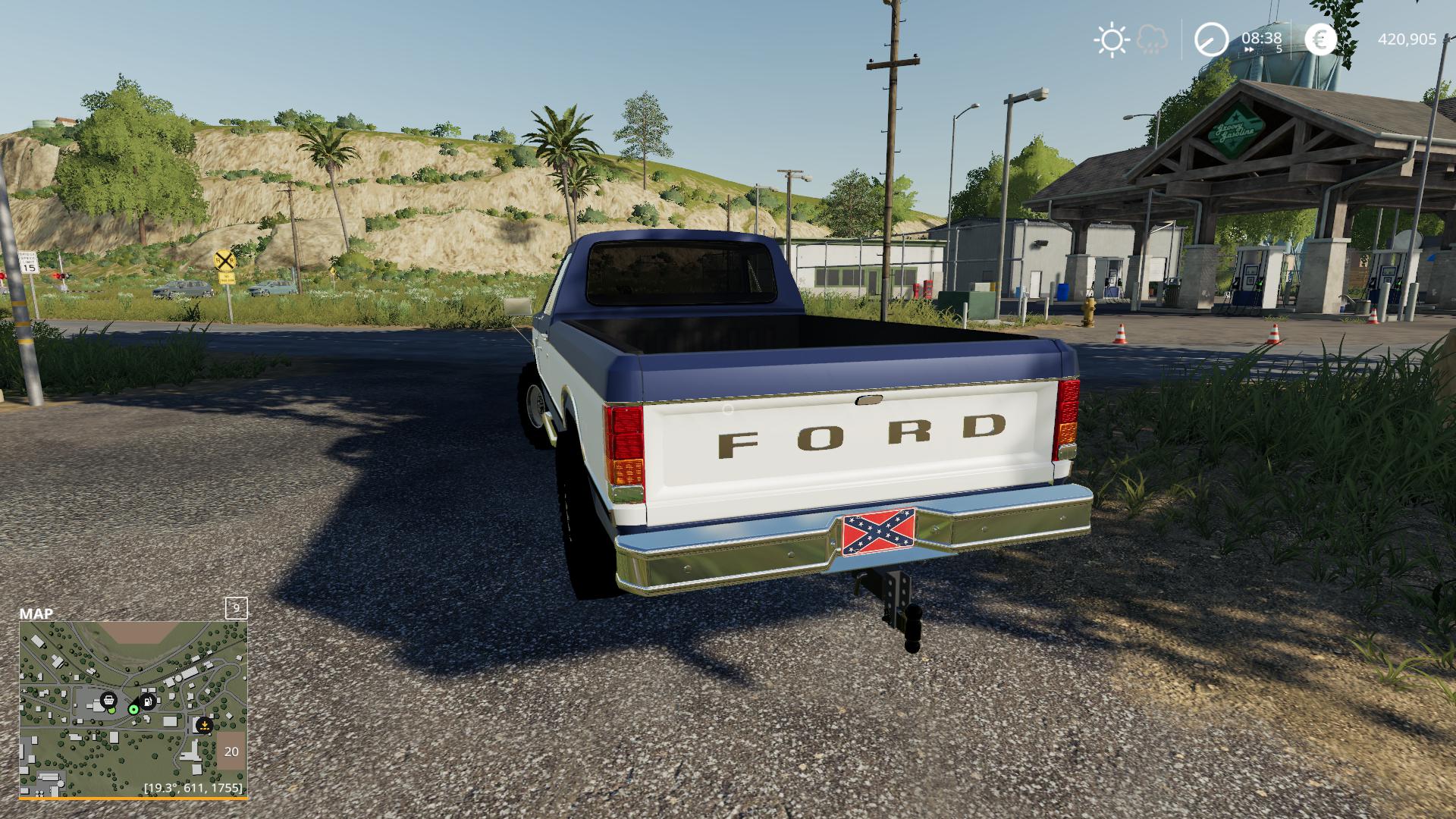Open finances via the euro coin icon
1456x819 pixels.
click(1321, 39)
